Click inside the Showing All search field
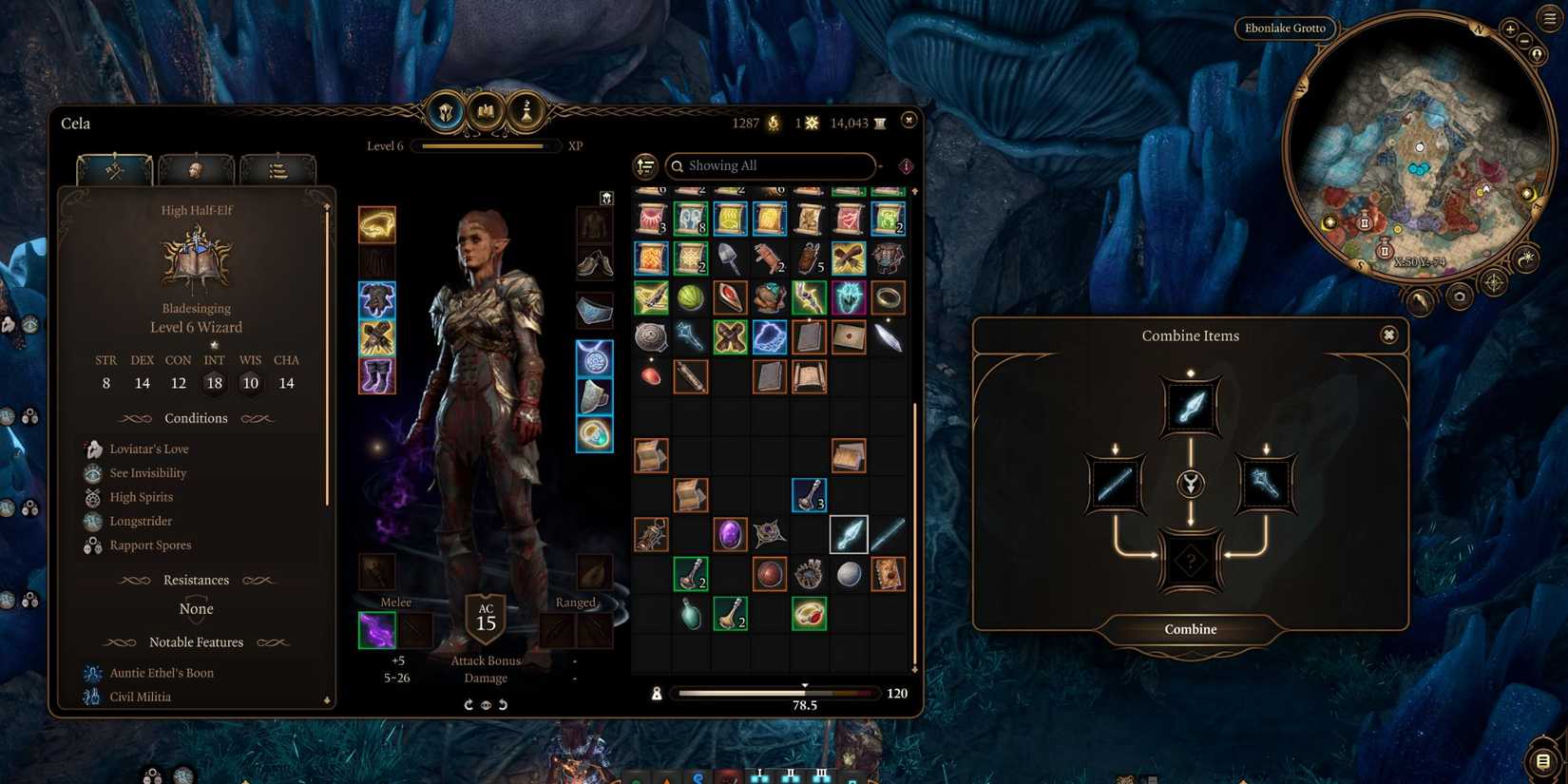Screen dimensions: 1568x784 pyautogui.click(x=770, y=165)
